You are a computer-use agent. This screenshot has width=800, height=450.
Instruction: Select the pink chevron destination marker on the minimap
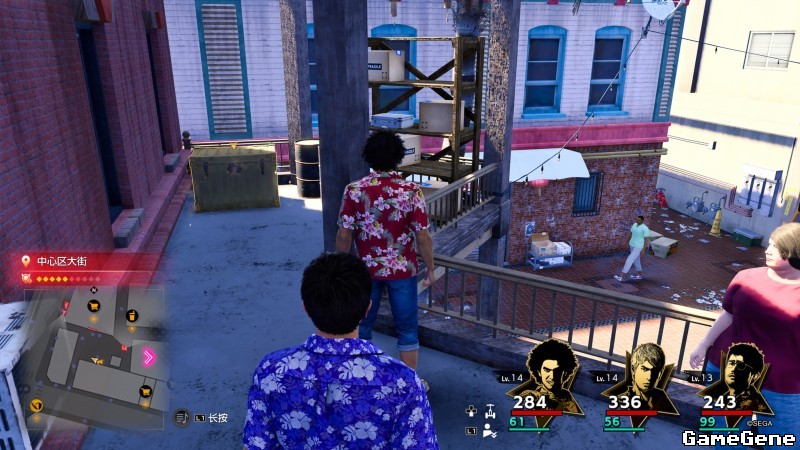pos(150,357)
